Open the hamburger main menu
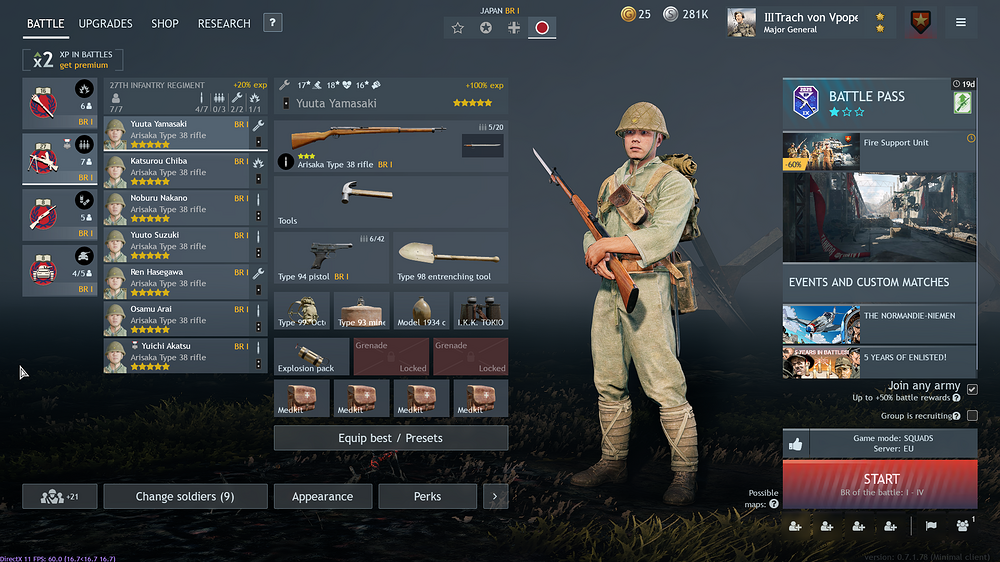Viewport: 1000px width, 562px height. (x=961, y=22)
